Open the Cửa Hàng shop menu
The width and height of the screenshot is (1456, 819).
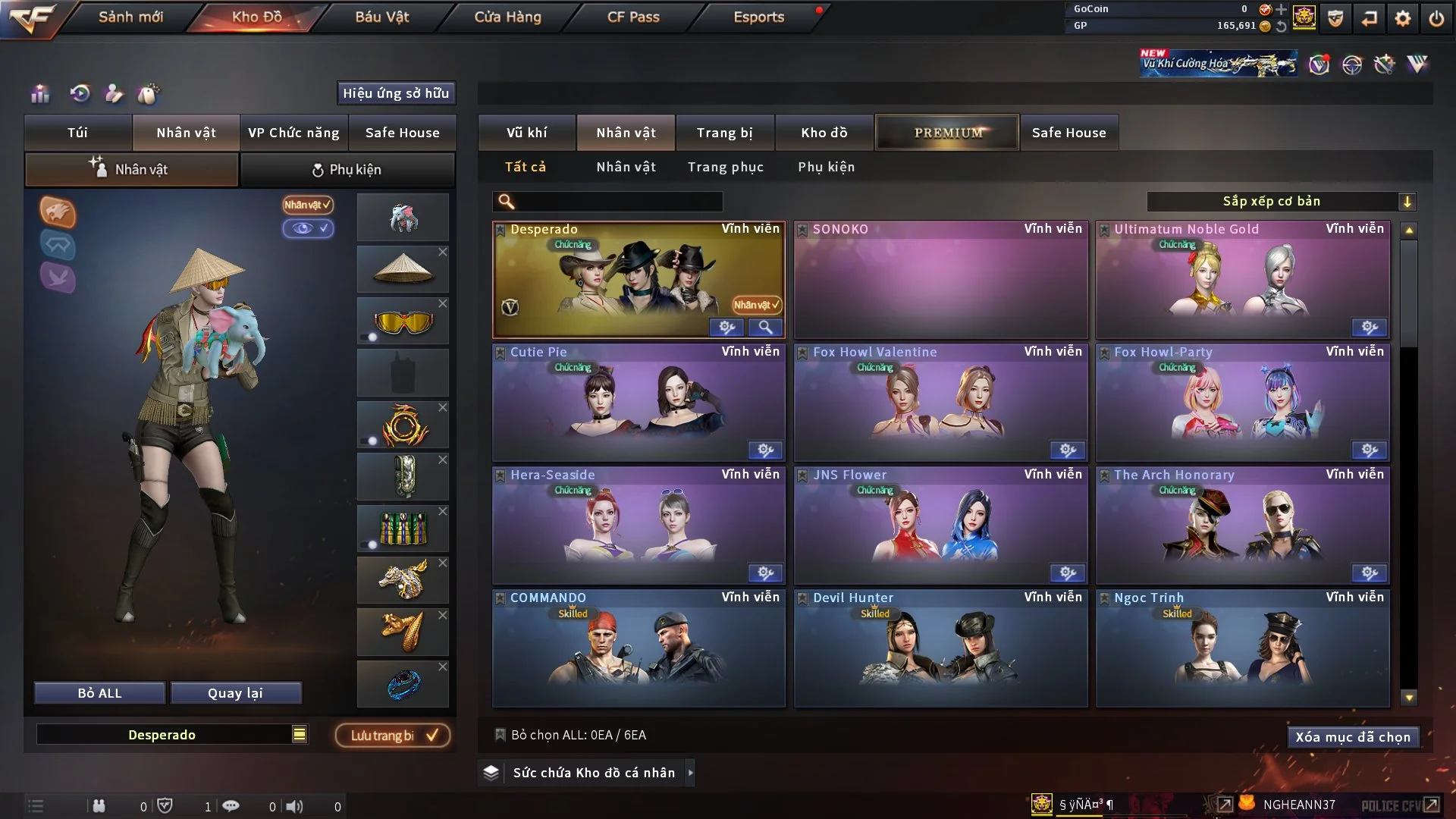[x=507, y=17]
